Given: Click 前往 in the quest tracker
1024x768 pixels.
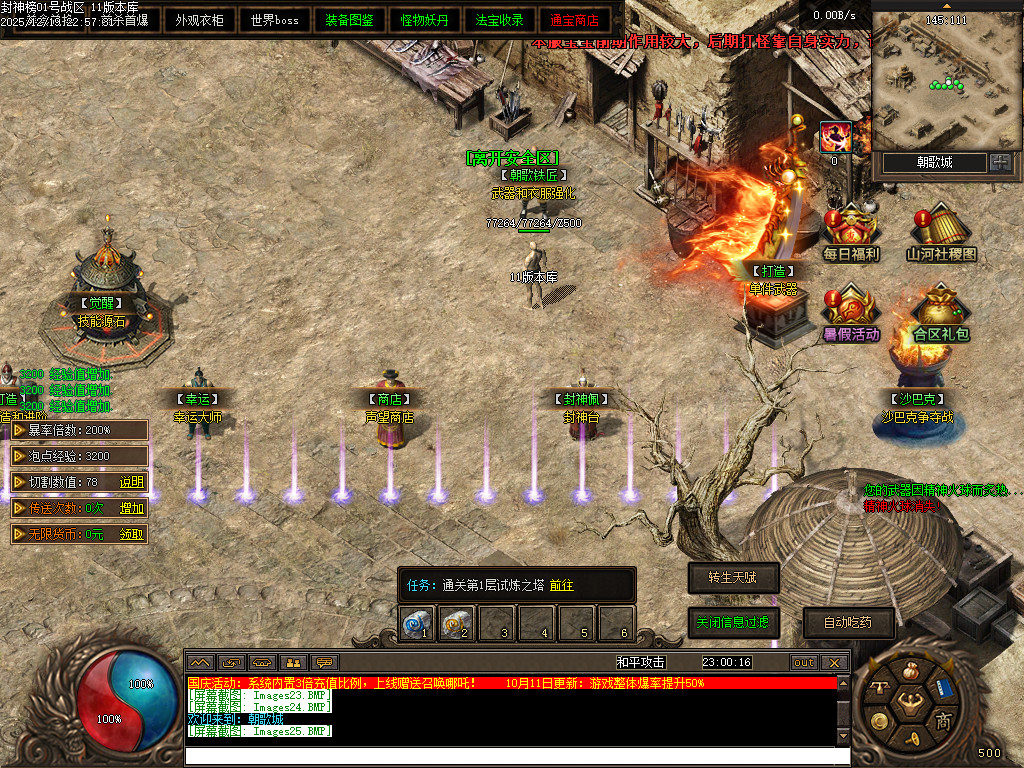Looking at the screenshot, I should pos(561,585).
